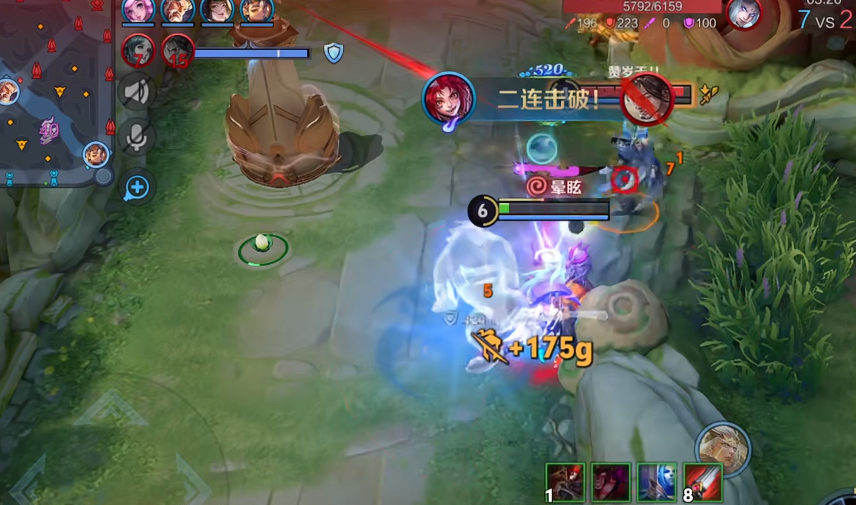Select the pink-haired teammate portrait
This screenshot has width=856, height=505.
(x=138, y=10)
